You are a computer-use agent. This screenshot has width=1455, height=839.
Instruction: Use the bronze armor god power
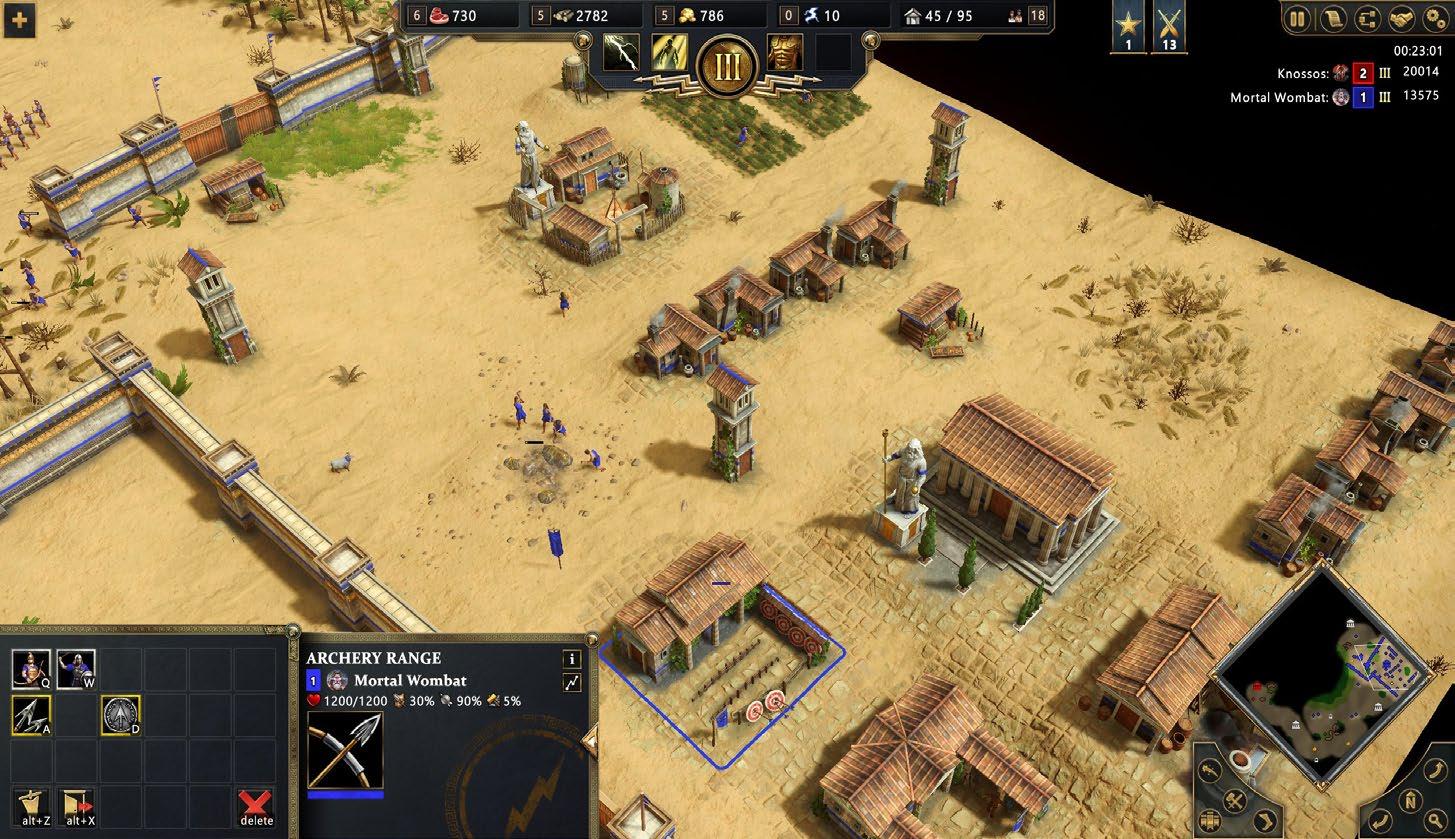[x=784, y=52]
